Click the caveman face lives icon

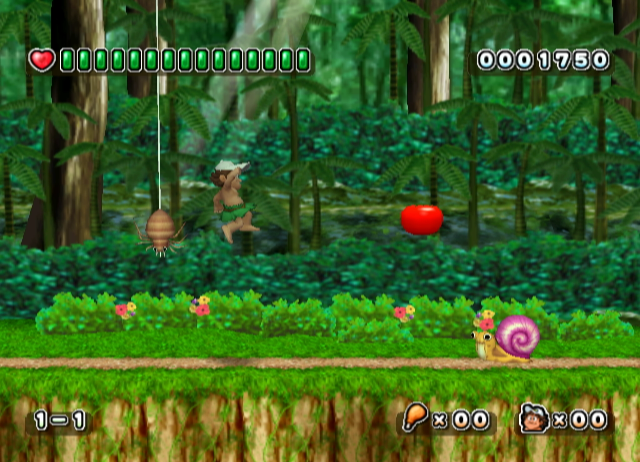point(532,419)
